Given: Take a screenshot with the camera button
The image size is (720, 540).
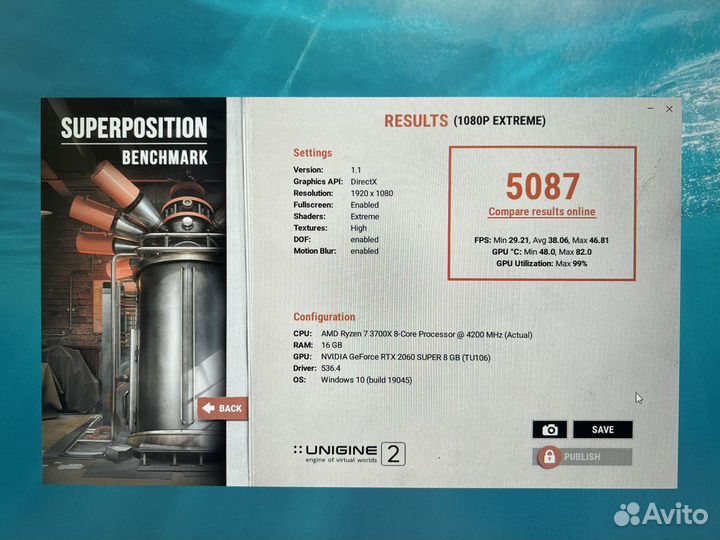Looking at the screenshot, I should pos(549,430).
